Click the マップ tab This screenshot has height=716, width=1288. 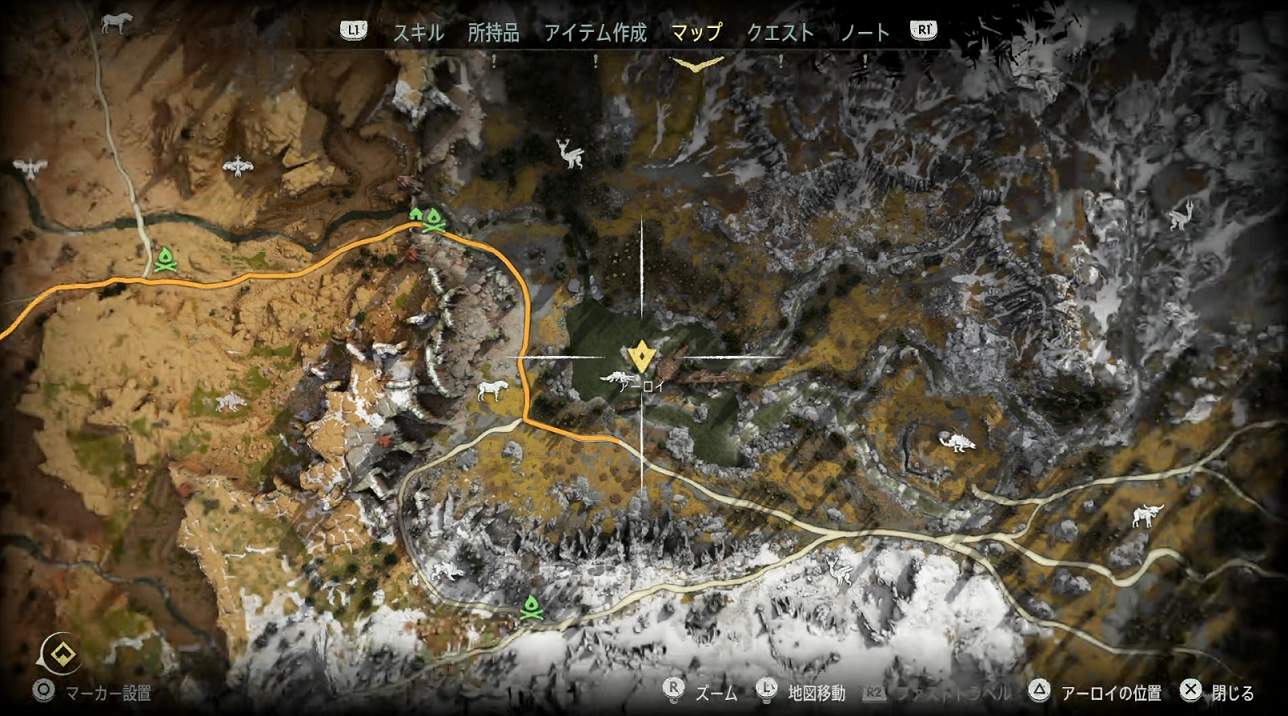(x=696, y=32)
